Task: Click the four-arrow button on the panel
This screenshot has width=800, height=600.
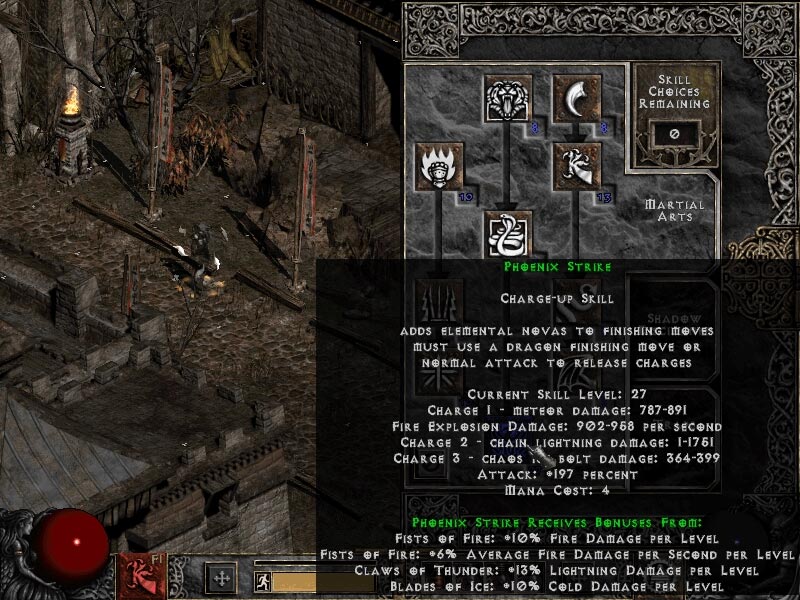Action: [x=220, y=578]
